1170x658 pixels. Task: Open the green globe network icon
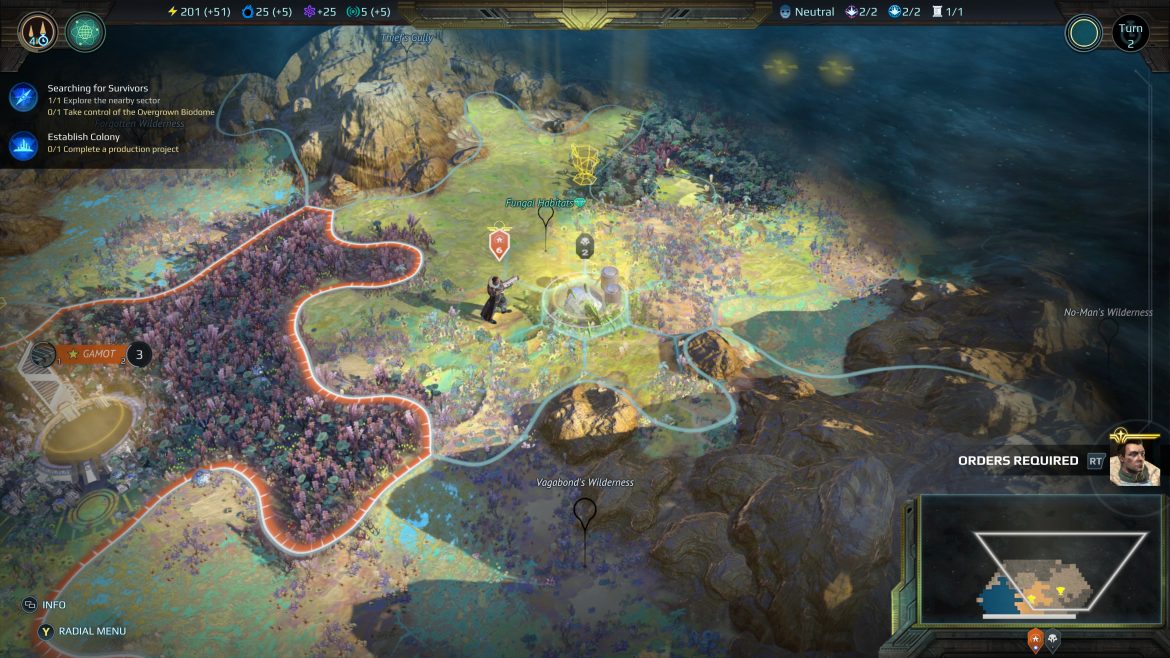[85, 31]
